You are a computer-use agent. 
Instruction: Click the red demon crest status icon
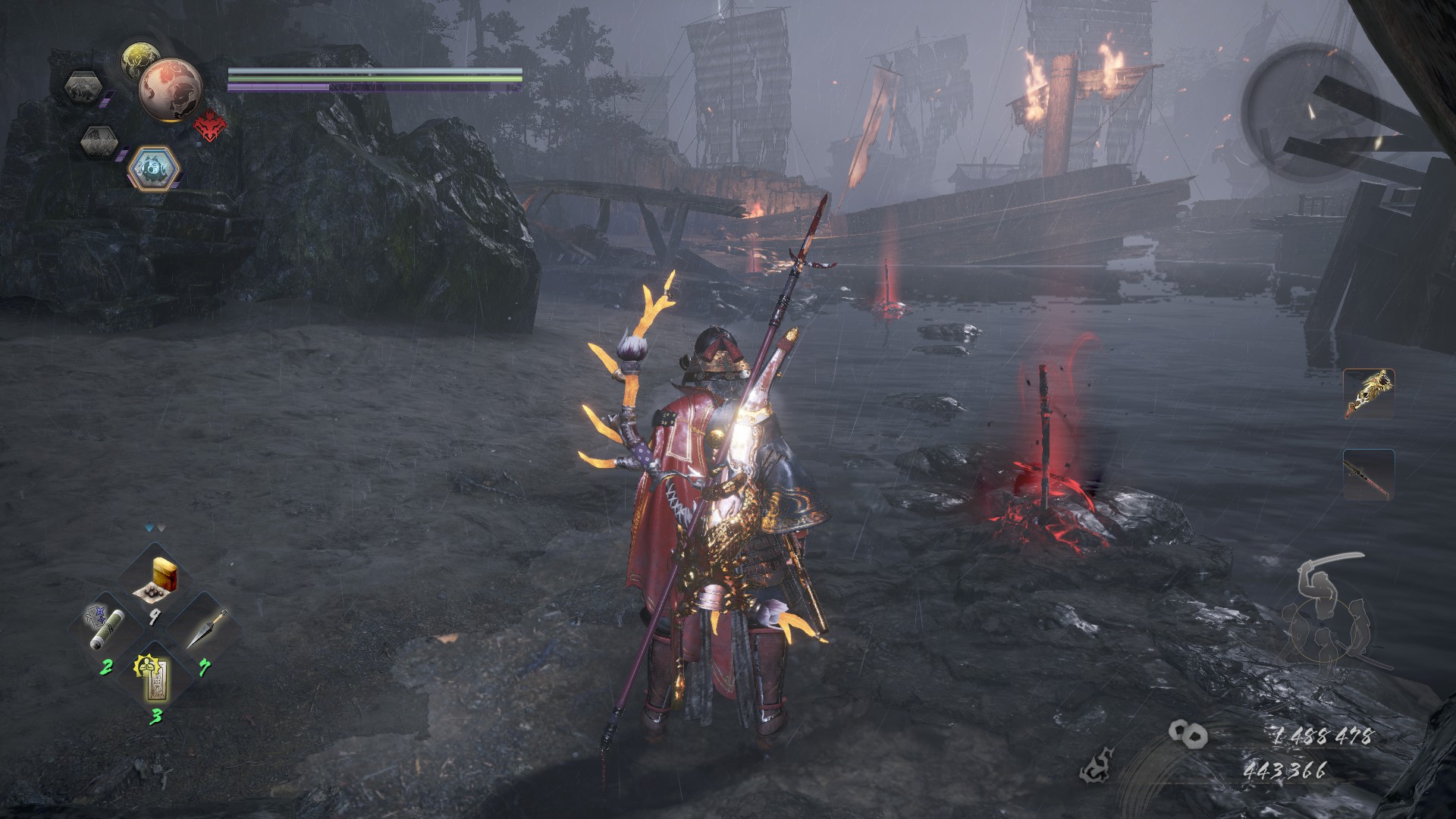[x=209, y=126]
